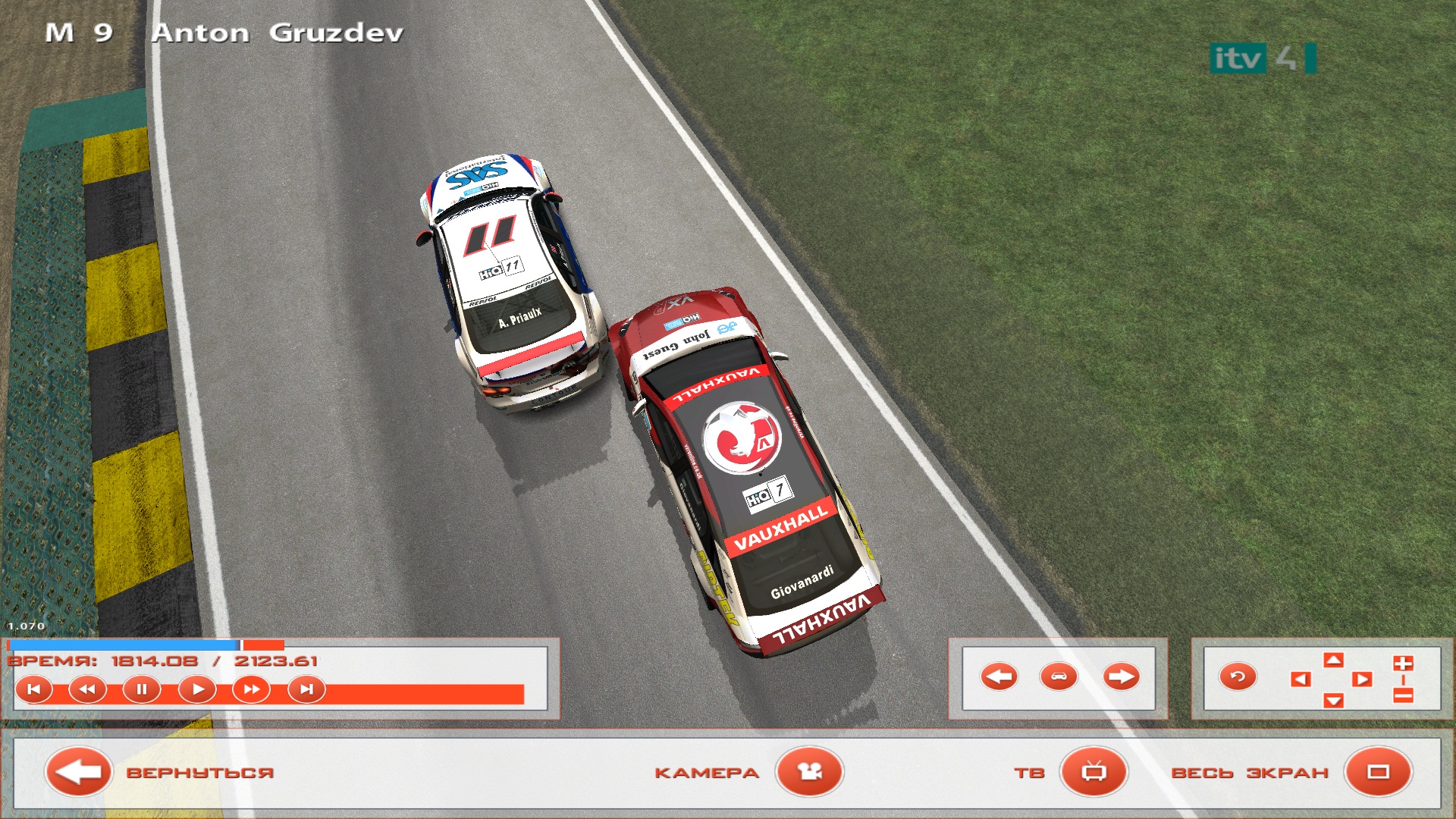
Task: Change the view with the КАМЕРА button
Action: pyautogui.click(x=809, y=772)
